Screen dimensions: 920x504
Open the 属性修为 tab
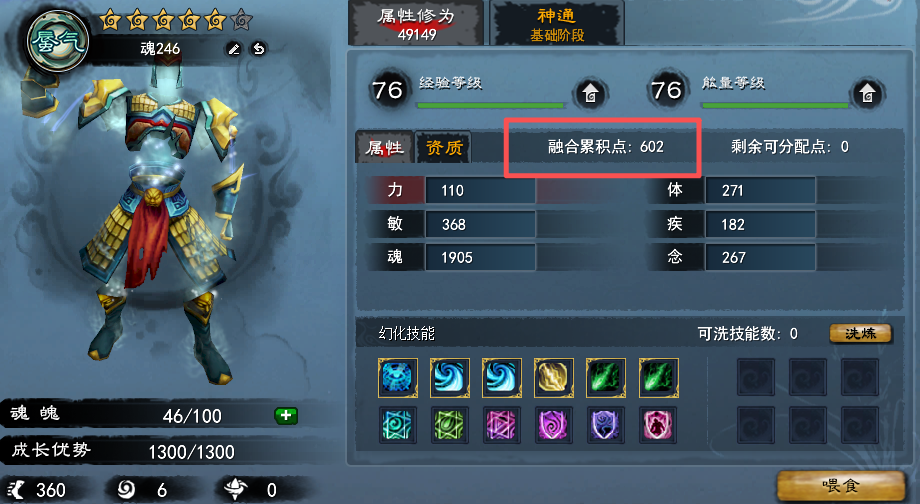tap(415, 24)
